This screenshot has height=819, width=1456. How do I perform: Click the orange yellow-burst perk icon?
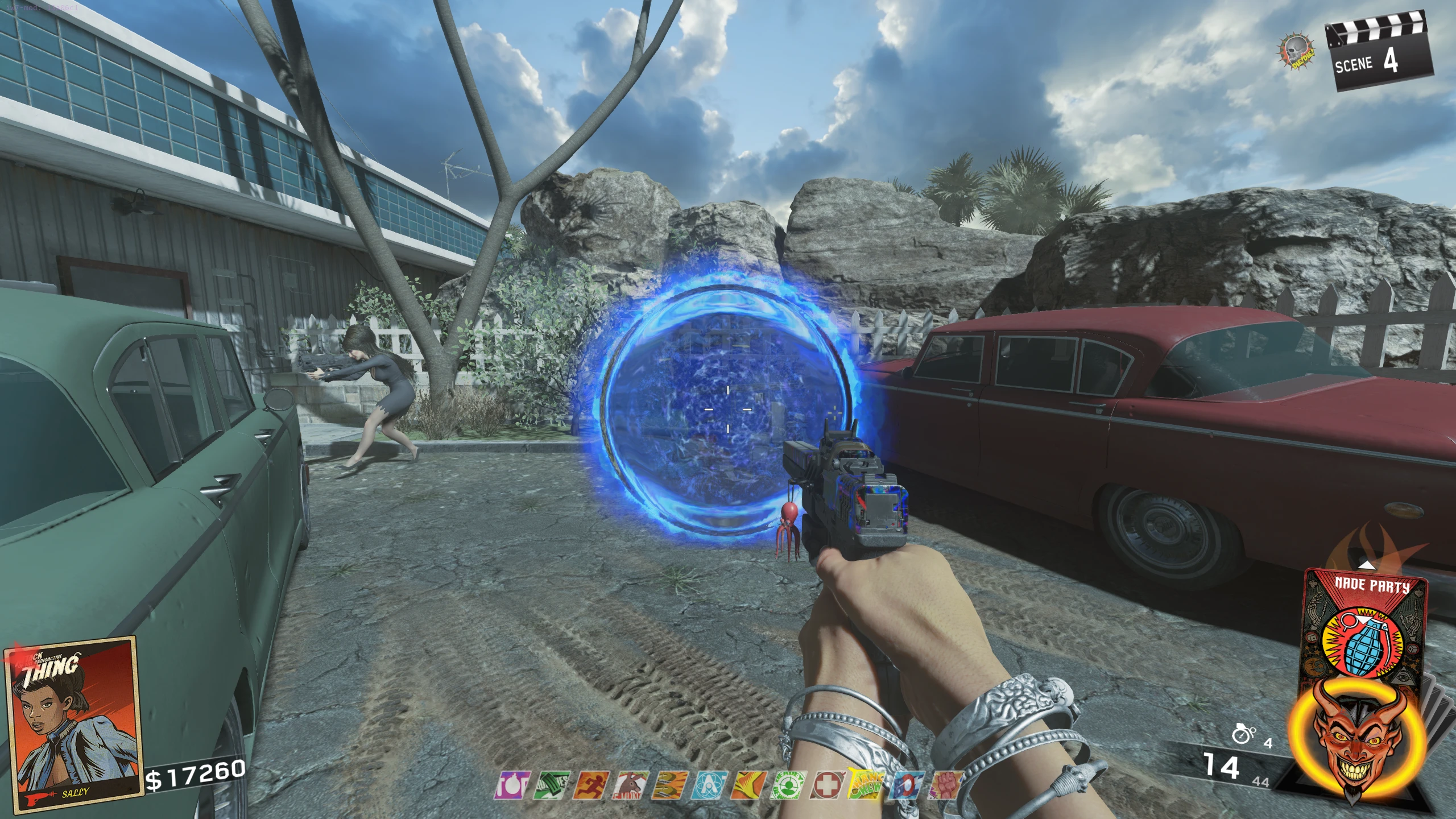coord(748,785)
